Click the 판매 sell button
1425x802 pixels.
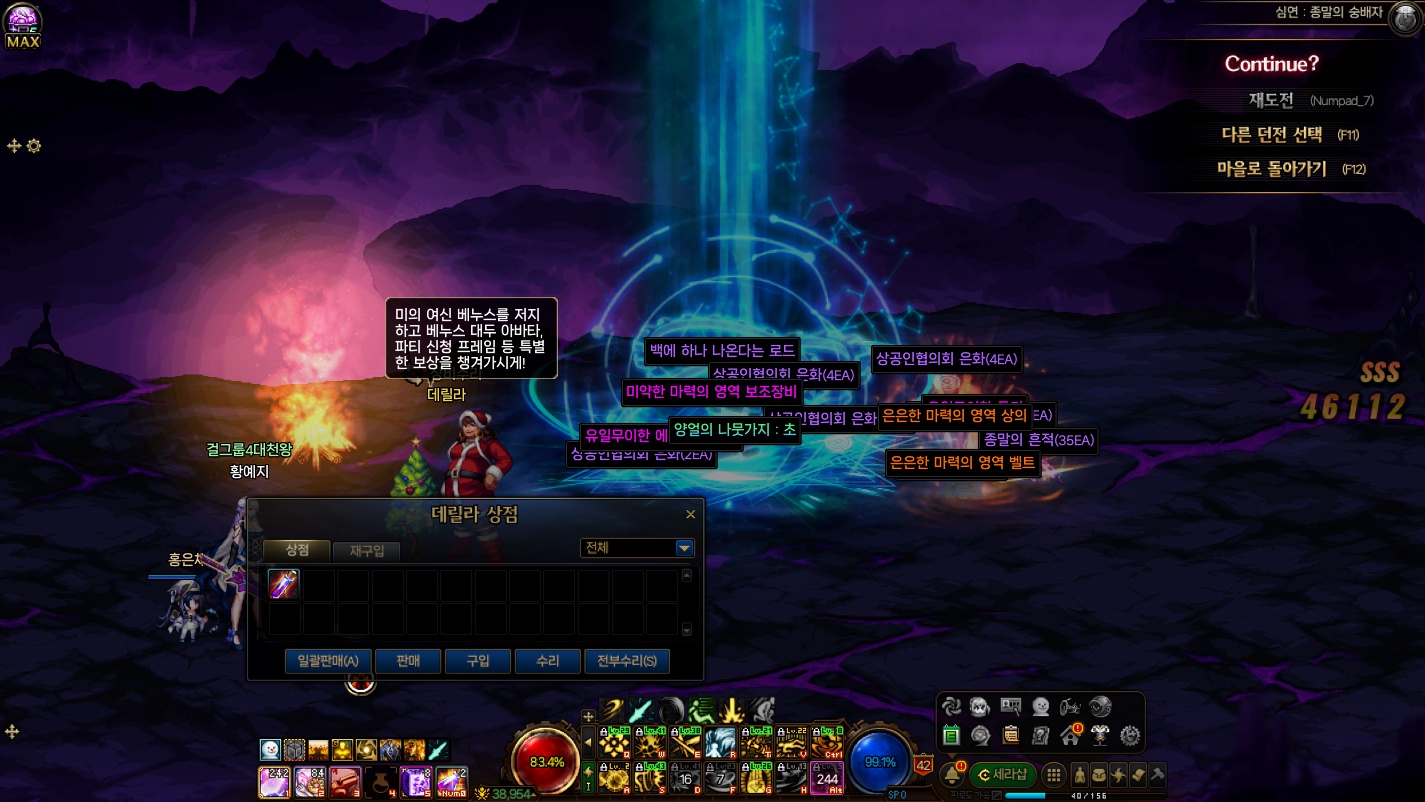(408, 661)
